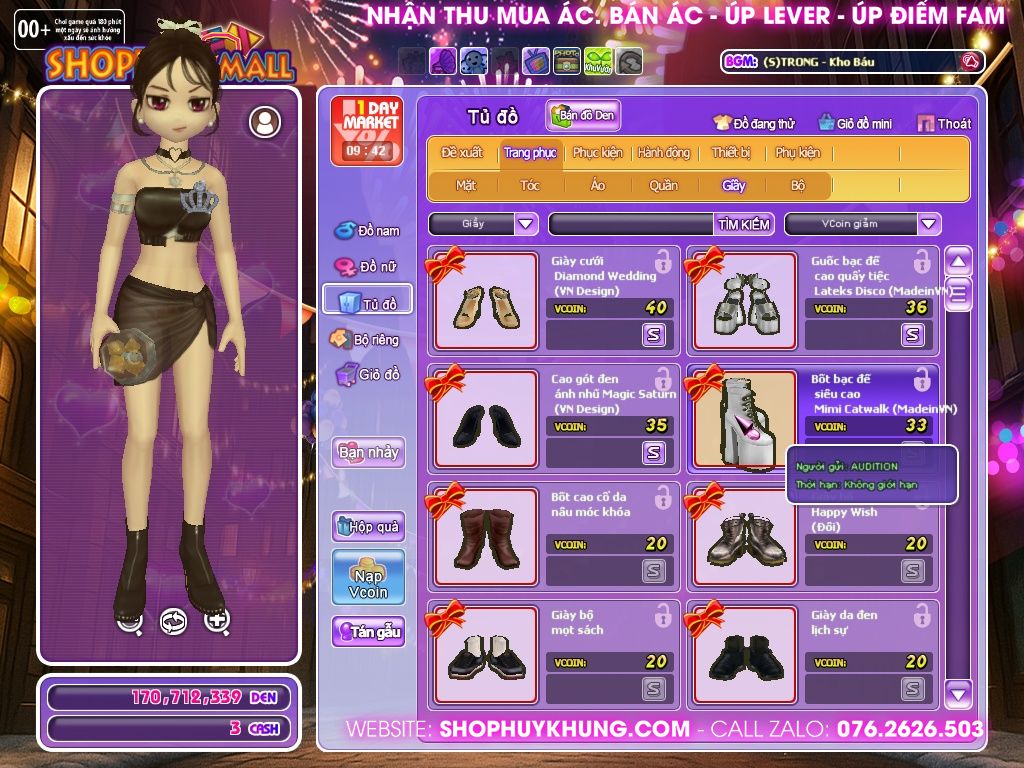
Task: Select the Giày cưới Diamond Wedding shoes
Action: 485,302
